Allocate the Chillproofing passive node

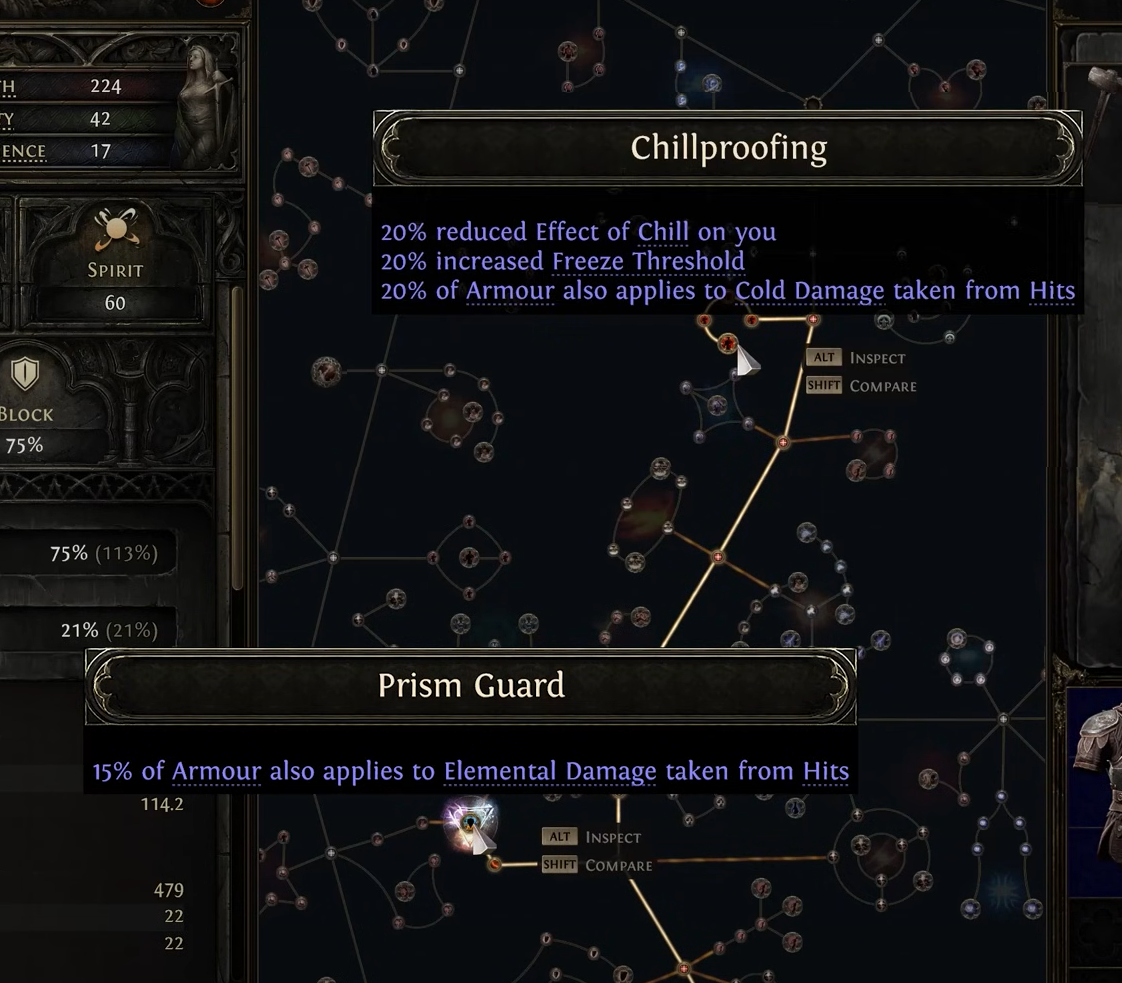tap(728, 344)
